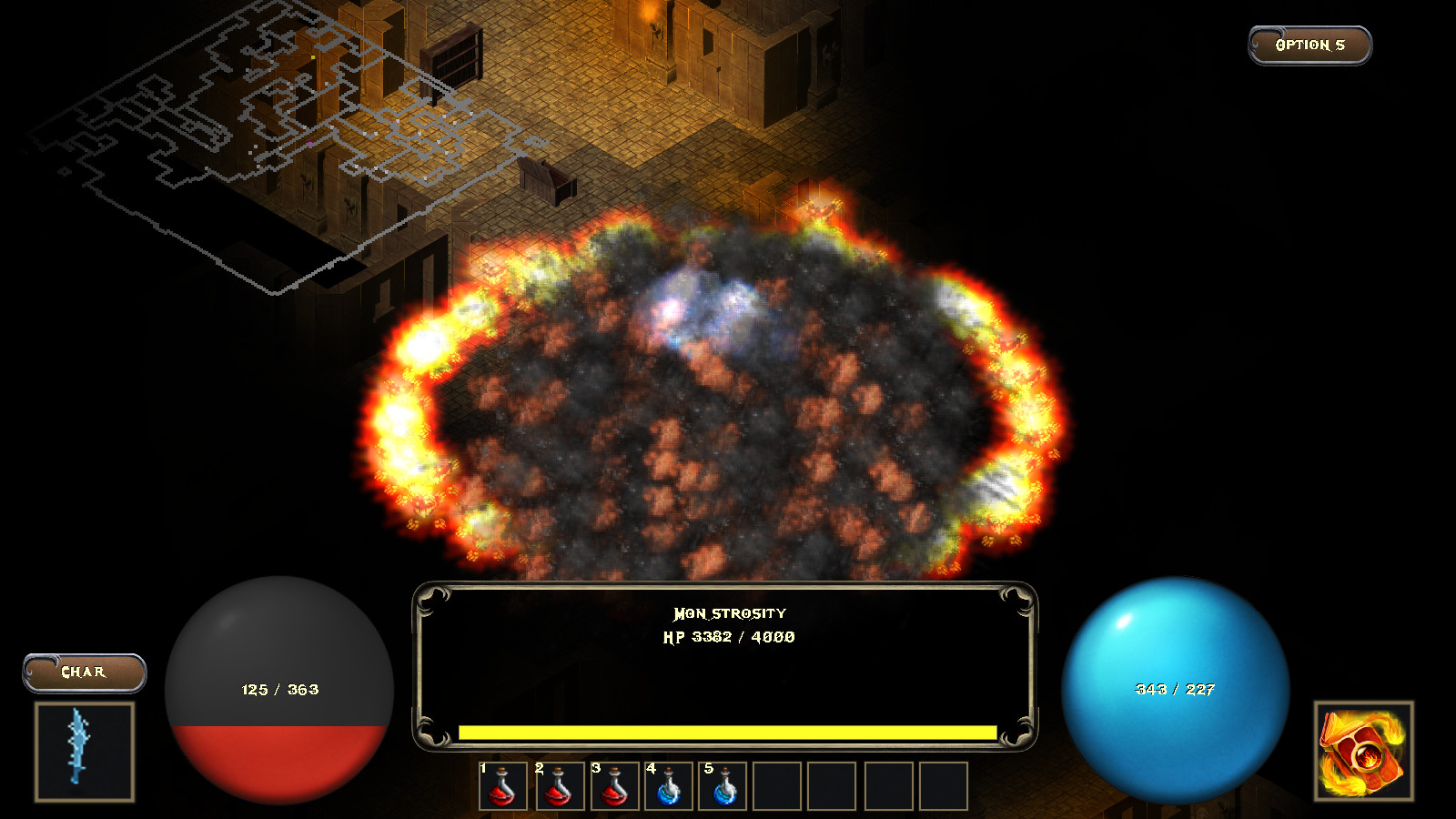Click the HP 3382/4000 text
This screenshot has width=1456, height=819.
click(730, 638)
